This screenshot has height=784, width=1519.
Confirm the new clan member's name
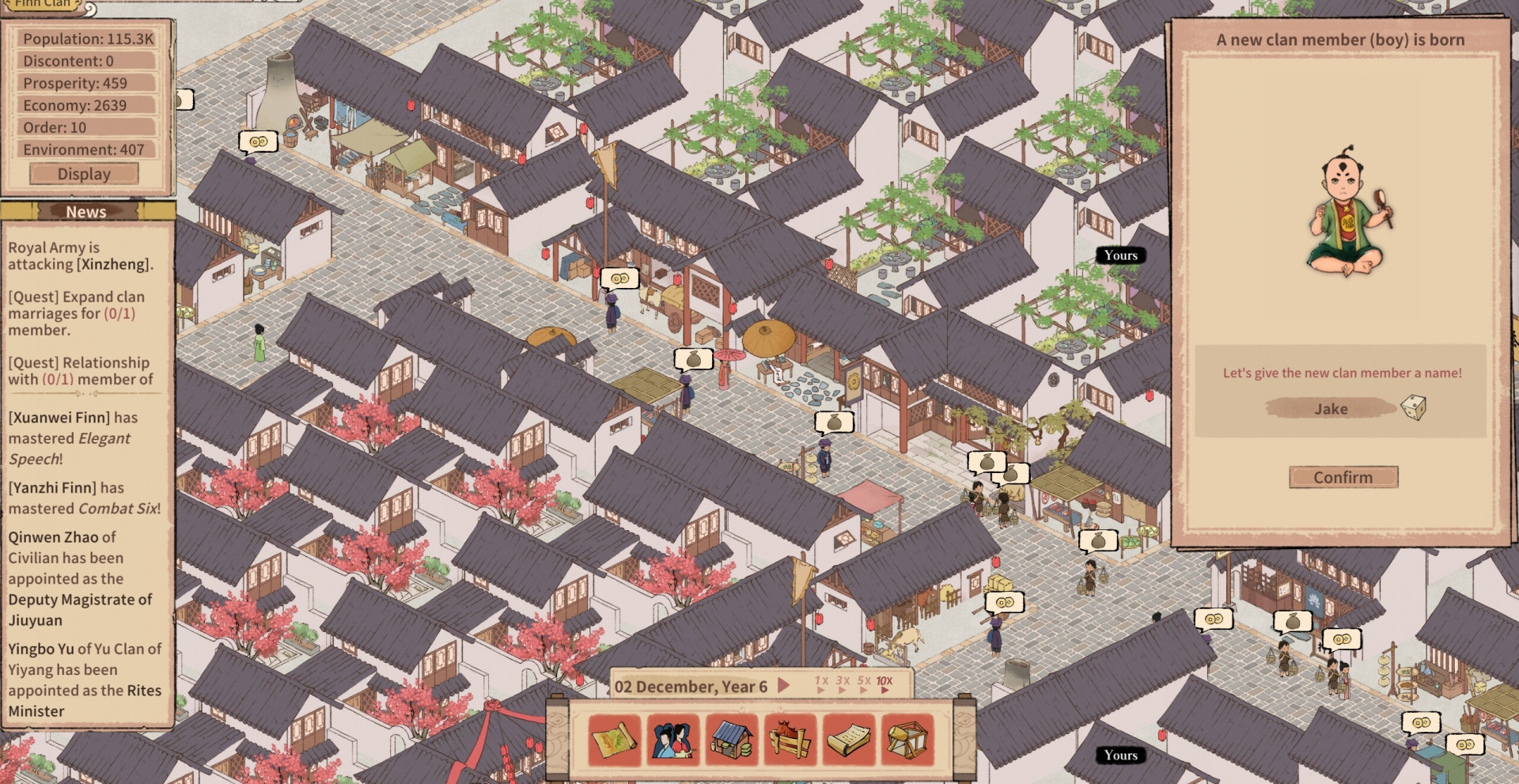[x=1343, y=477]
